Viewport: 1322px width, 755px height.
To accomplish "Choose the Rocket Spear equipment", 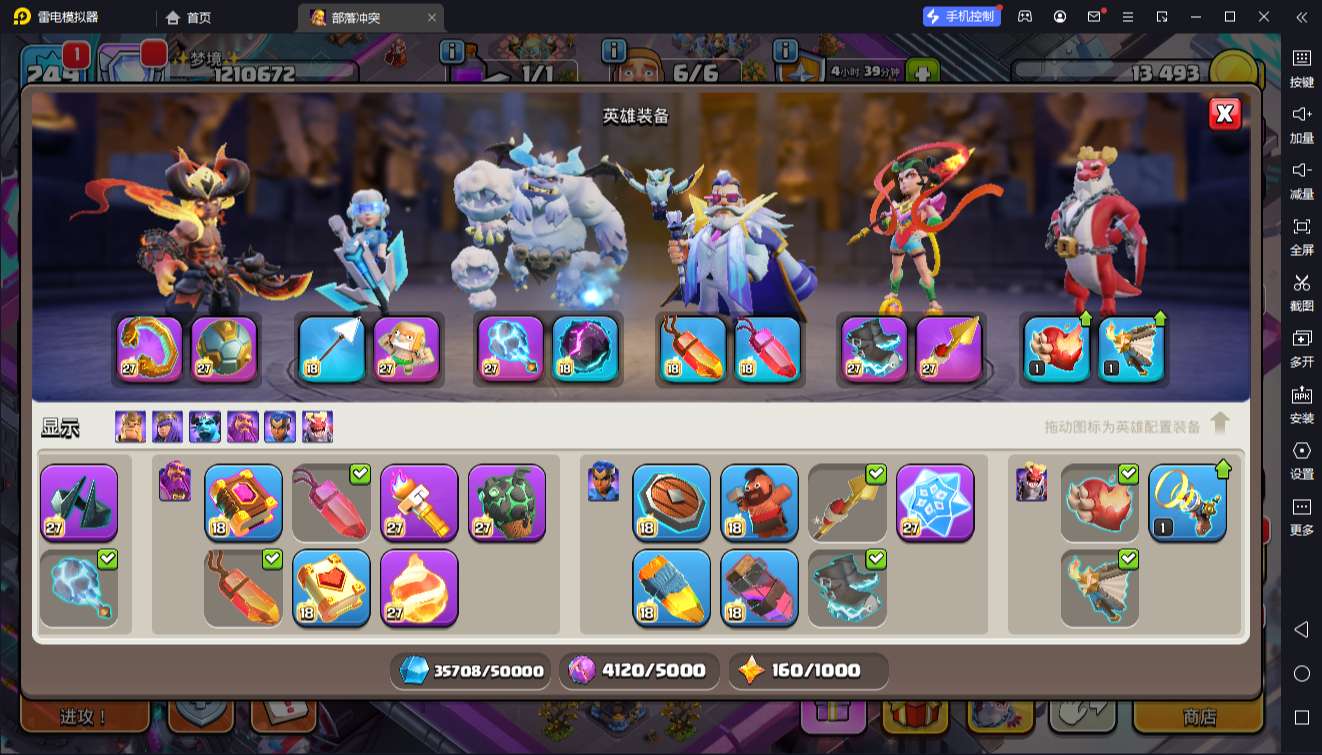I will [x=847, y=502].
